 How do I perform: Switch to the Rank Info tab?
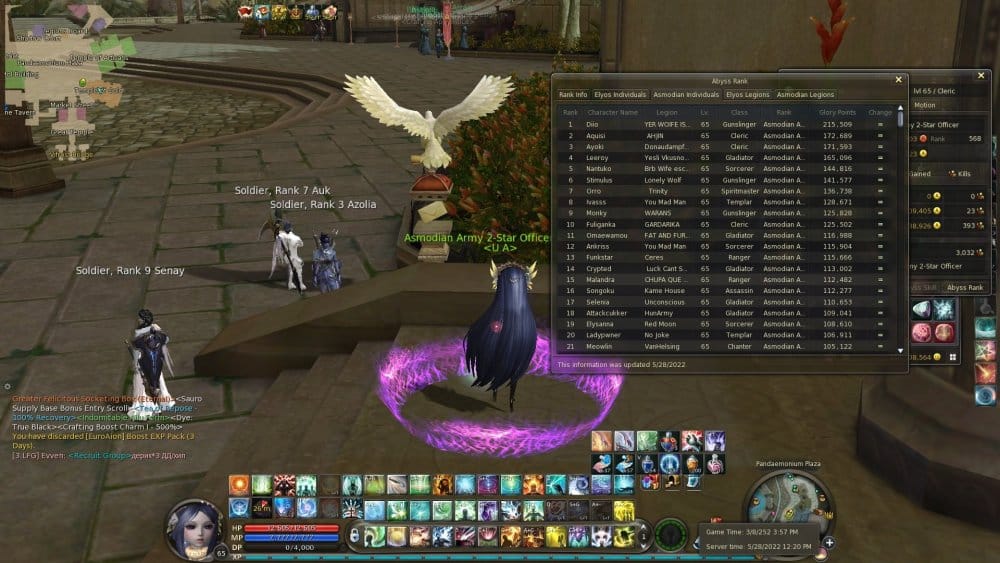click(573, 95)
